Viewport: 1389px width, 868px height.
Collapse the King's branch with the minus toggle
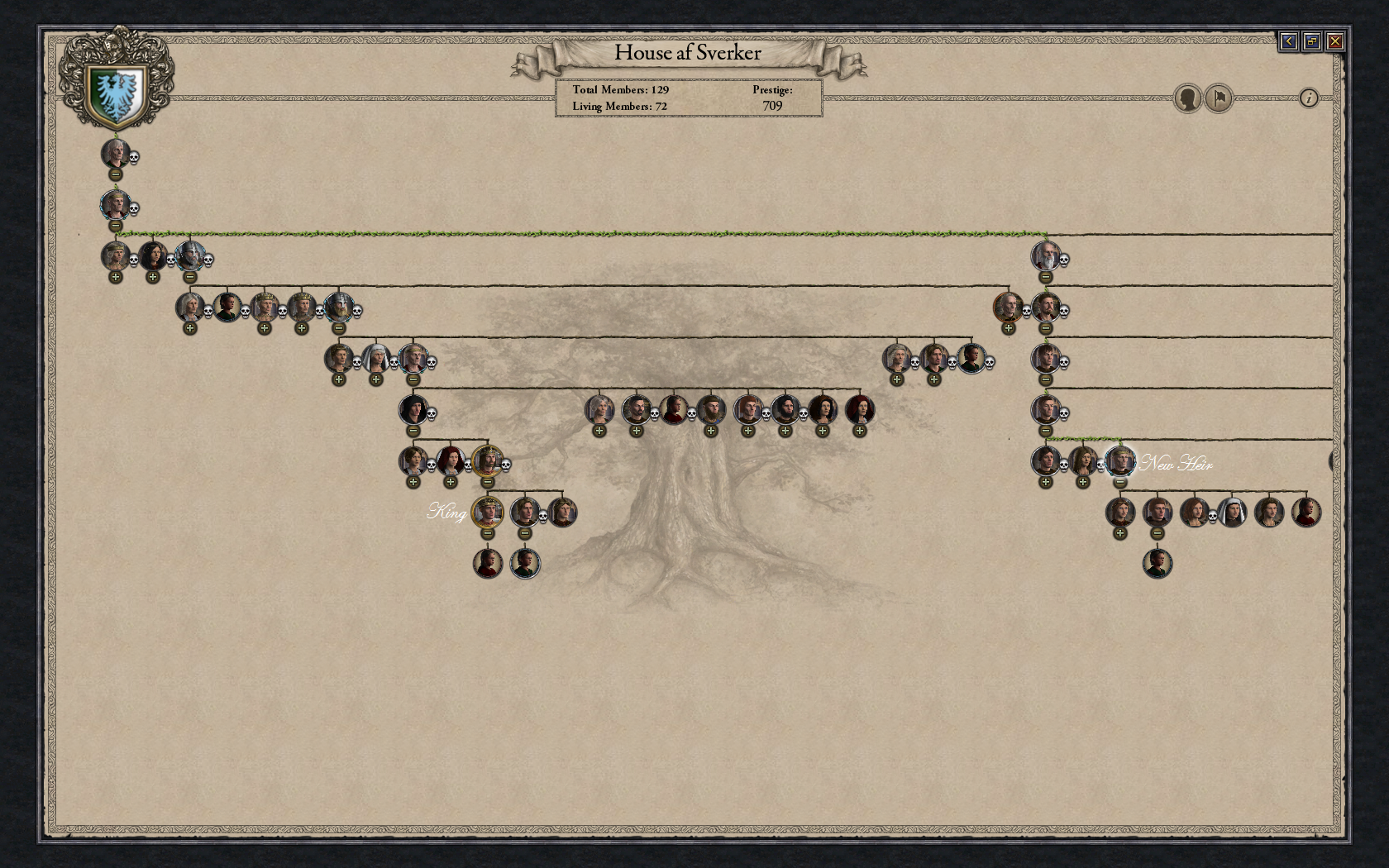click(x=488, y=533)
